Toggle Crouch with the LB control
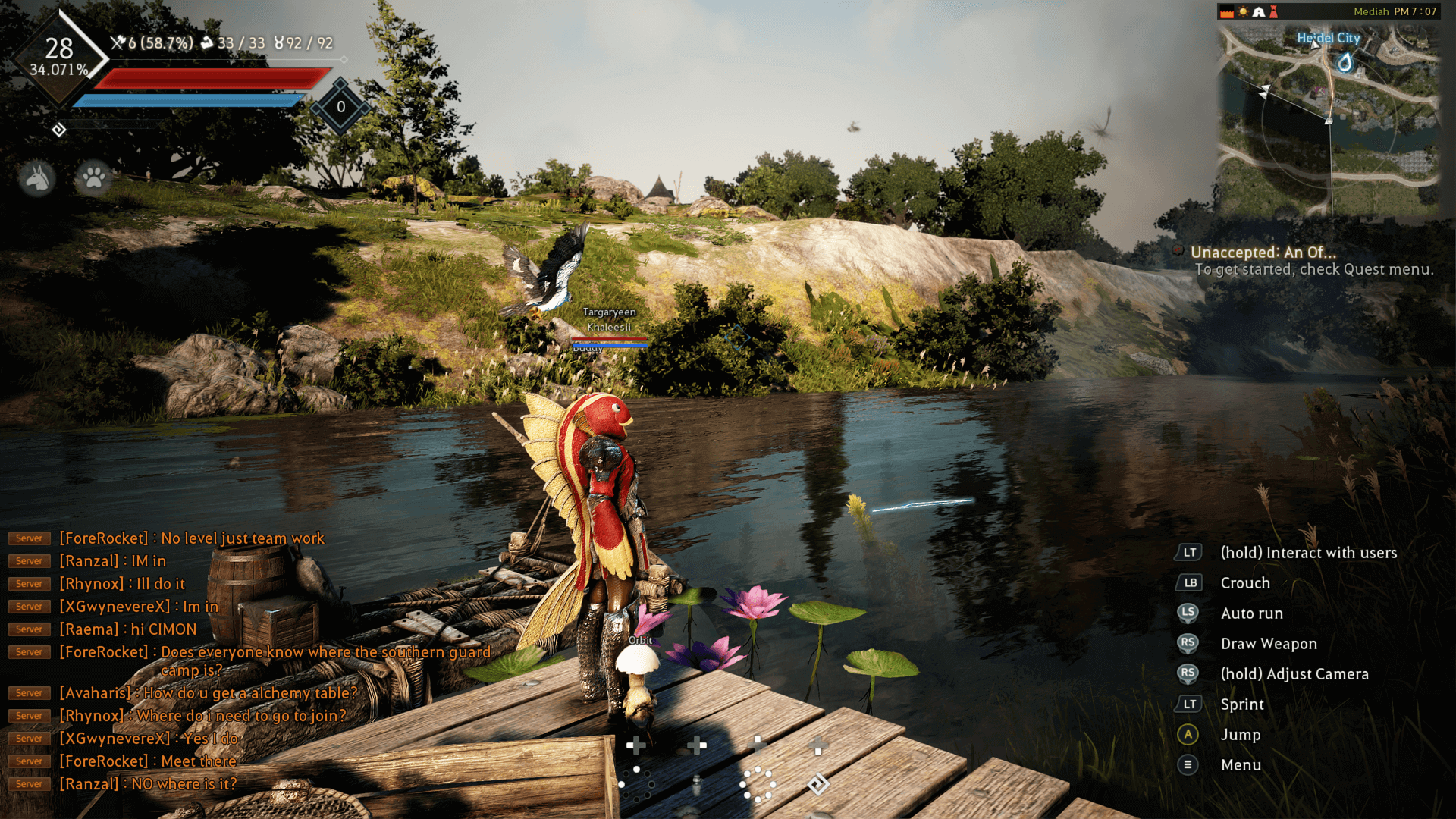Image resolution: width=1456 pixels, height=819 pixels. 1189,582
